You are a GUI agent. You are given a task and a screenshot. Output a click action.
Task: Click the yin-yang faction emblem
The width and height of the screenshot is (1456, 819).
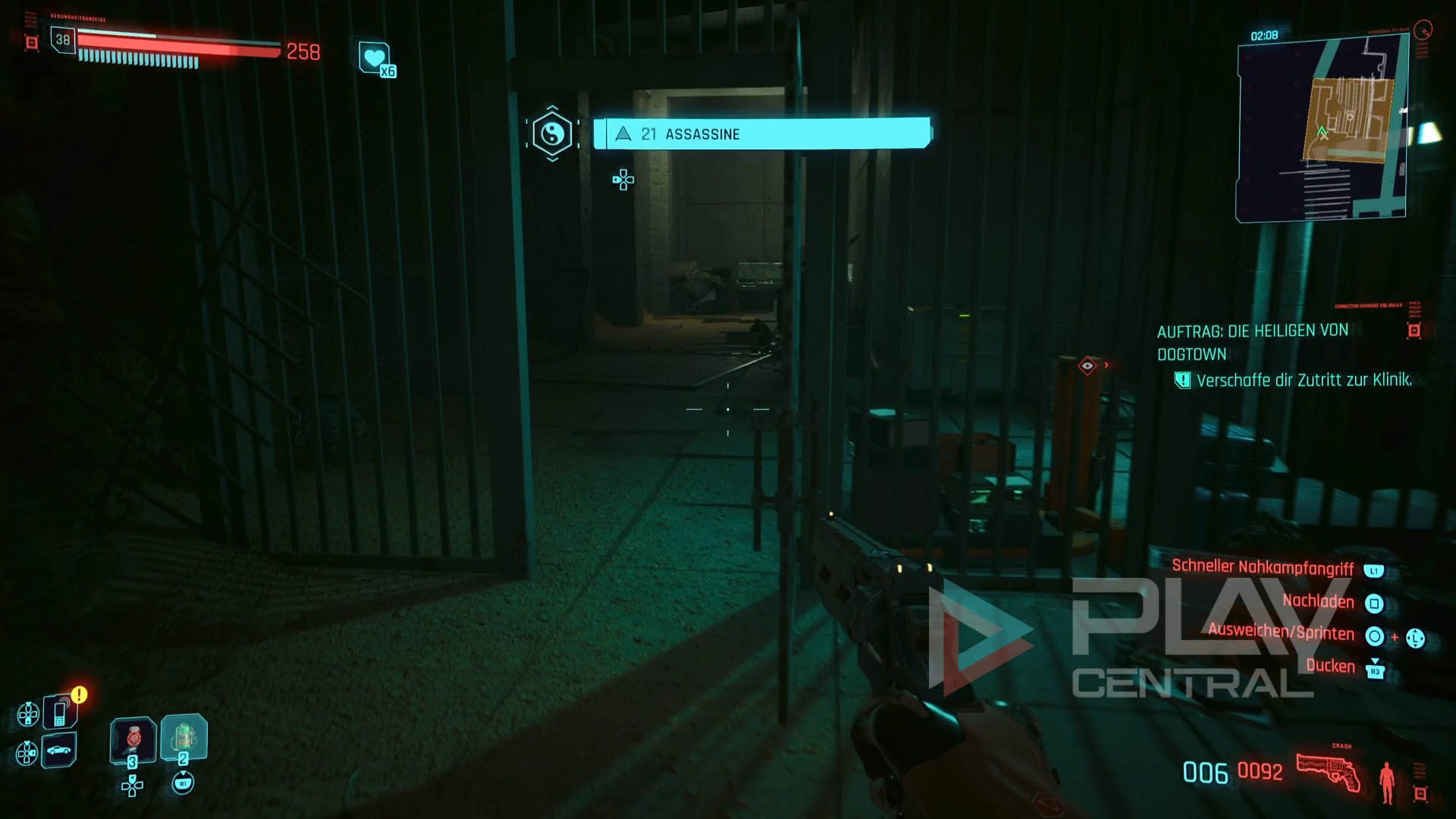click(x=552, y=134)
